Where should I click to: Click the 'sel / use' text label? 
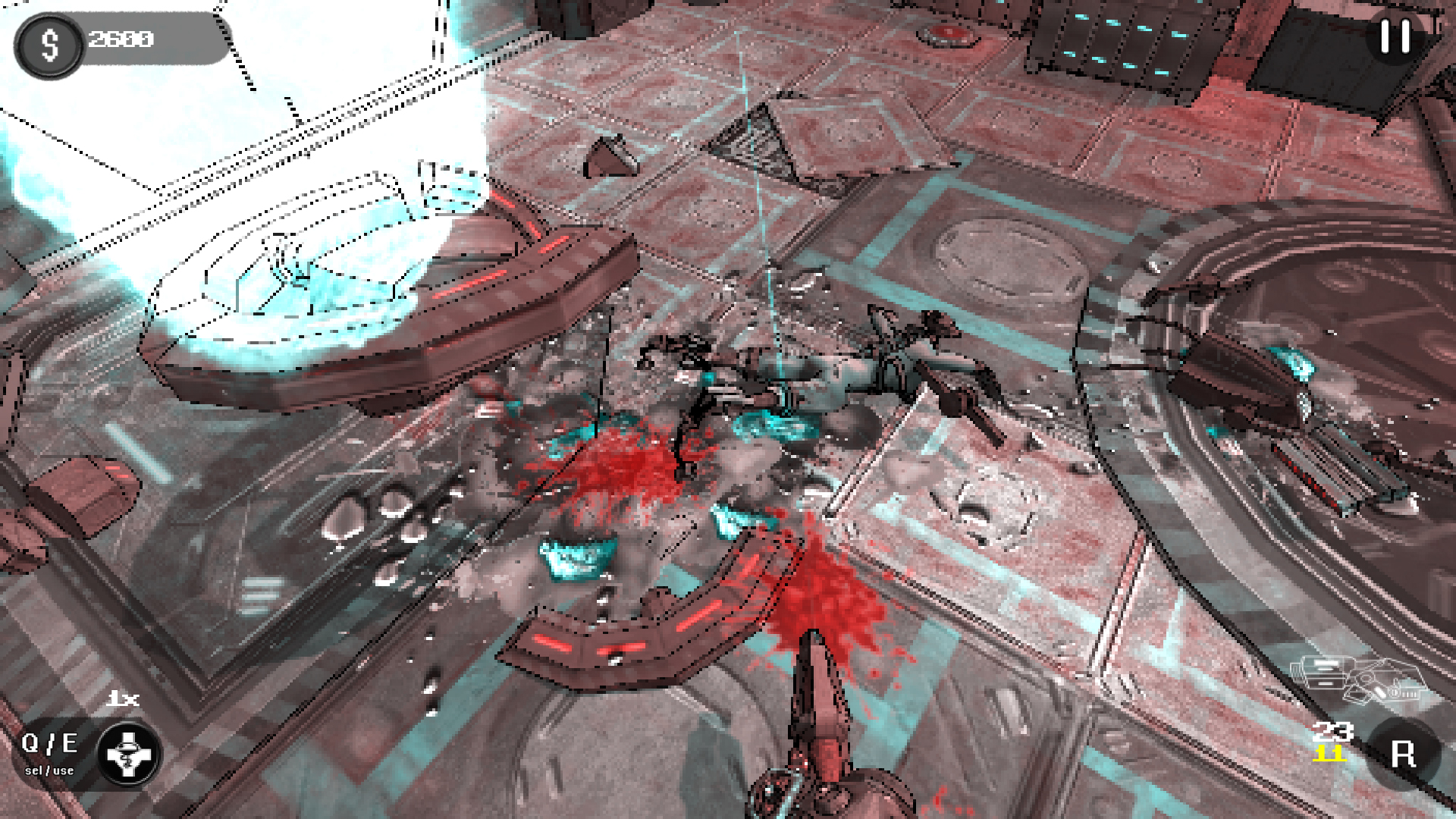tap(48, 770)
